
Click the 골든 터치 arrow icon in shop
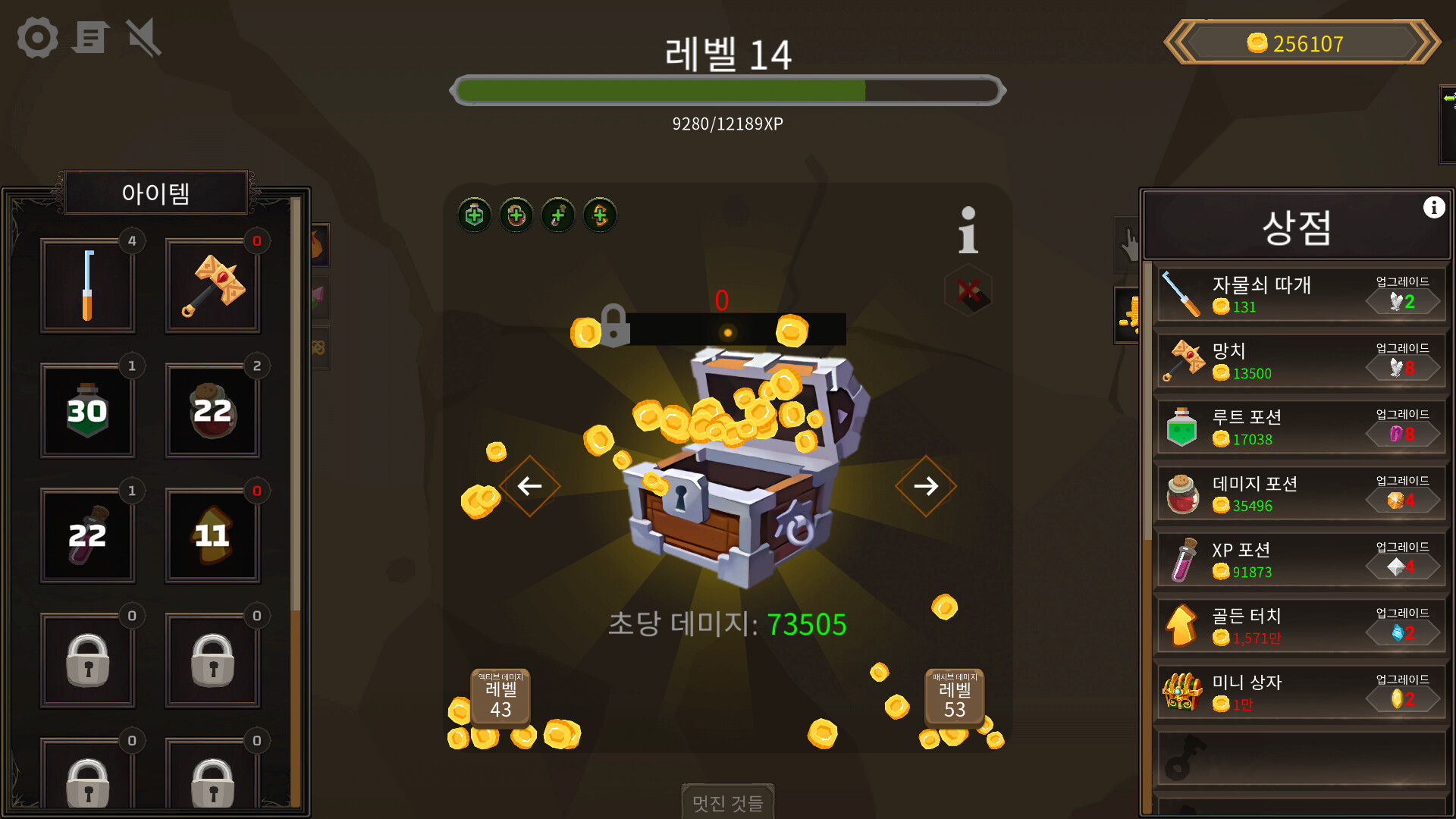click(x=1181, y=626)
